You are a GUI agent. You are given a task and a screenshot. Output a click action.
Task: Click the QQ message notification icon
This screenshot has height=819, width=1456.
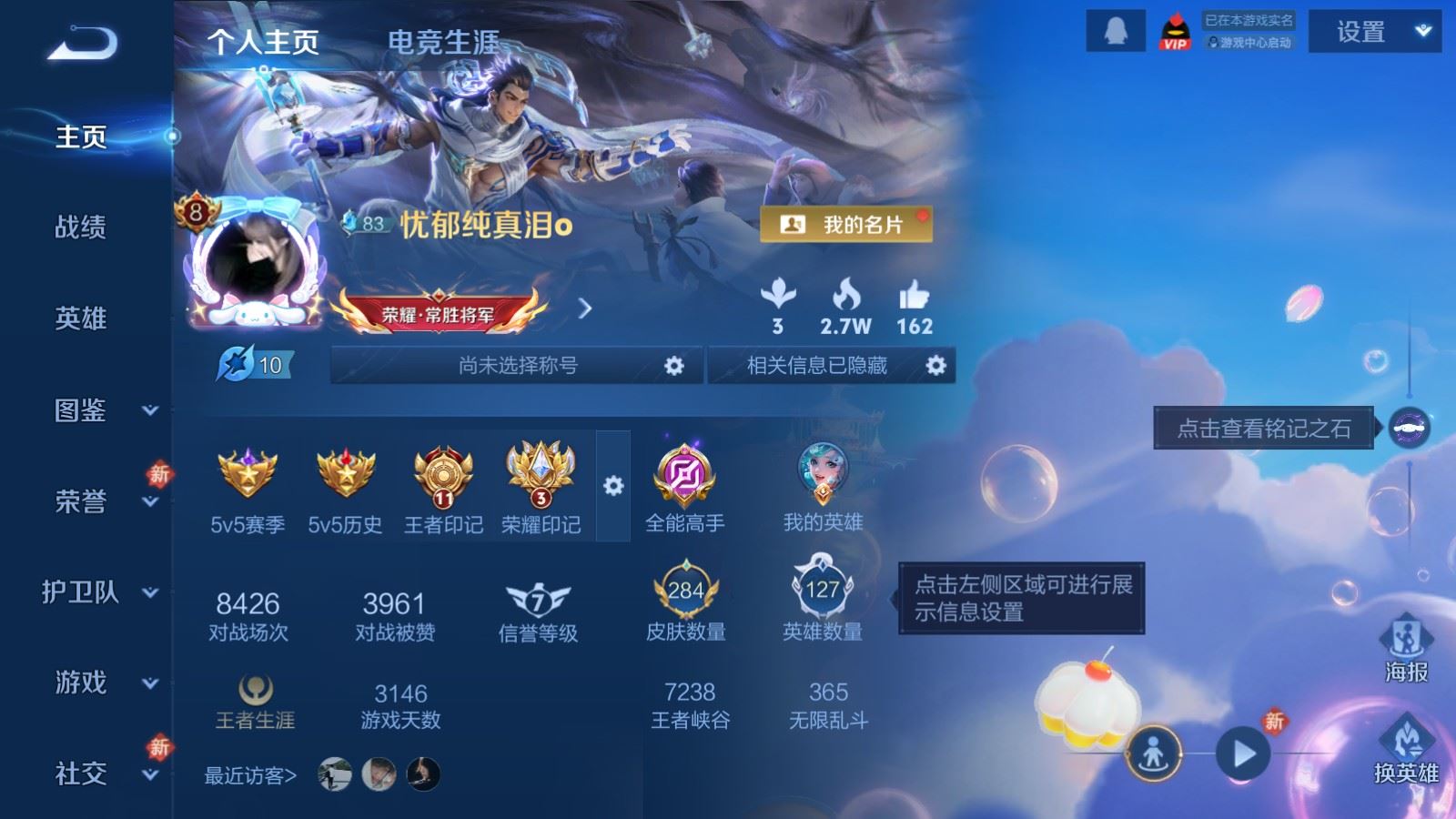[x=1114, y=31]
